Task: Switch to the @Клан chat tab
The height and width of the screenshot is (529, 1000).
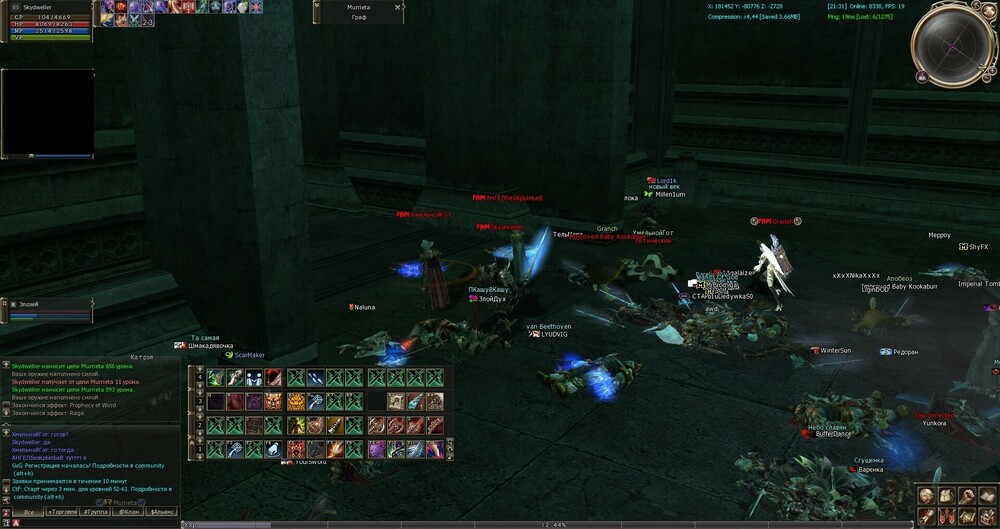Action: (x=129, y=511)
